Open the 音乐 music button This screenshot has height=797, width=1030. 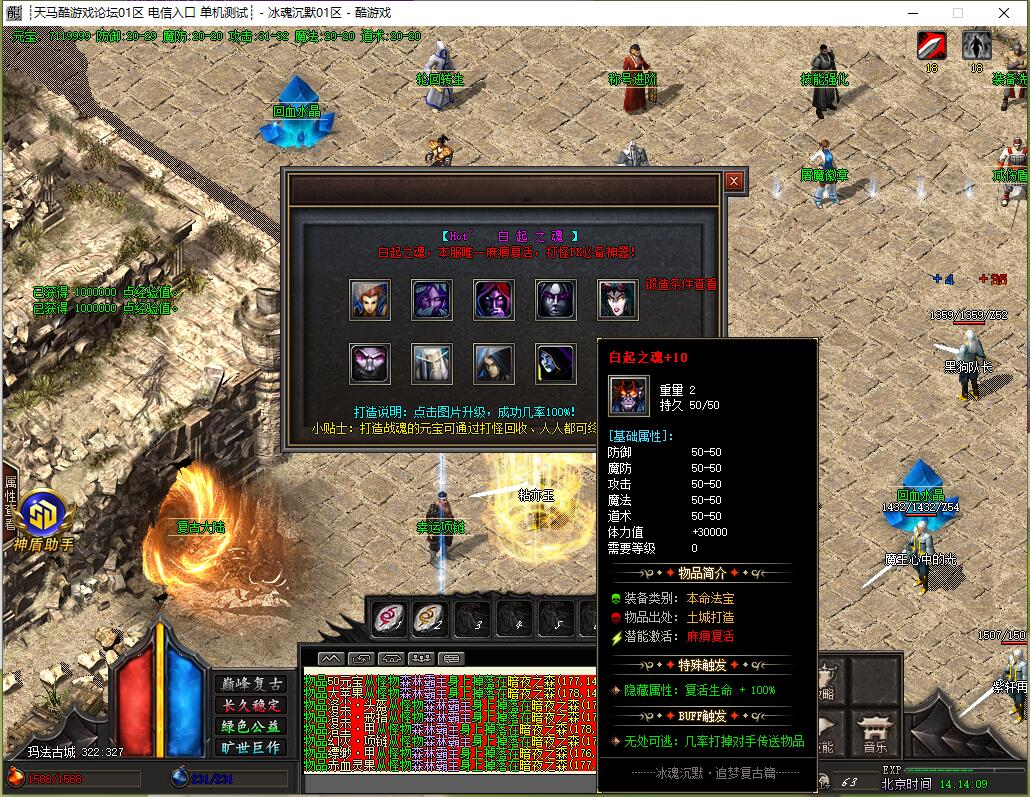873,734
